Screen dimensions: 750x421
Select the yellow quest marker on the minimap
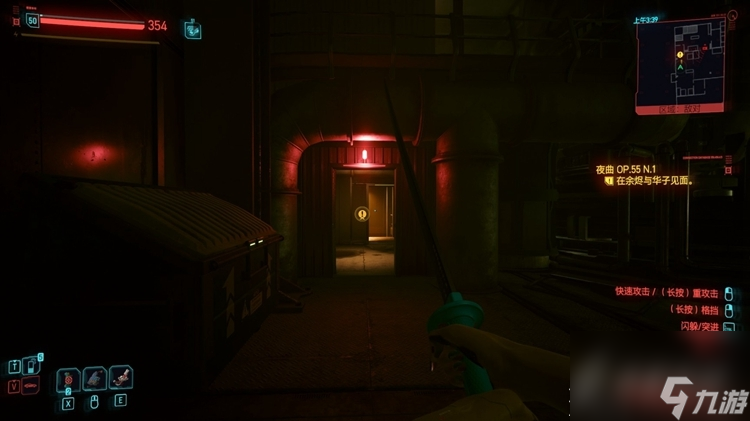click(x=680, y=54)
